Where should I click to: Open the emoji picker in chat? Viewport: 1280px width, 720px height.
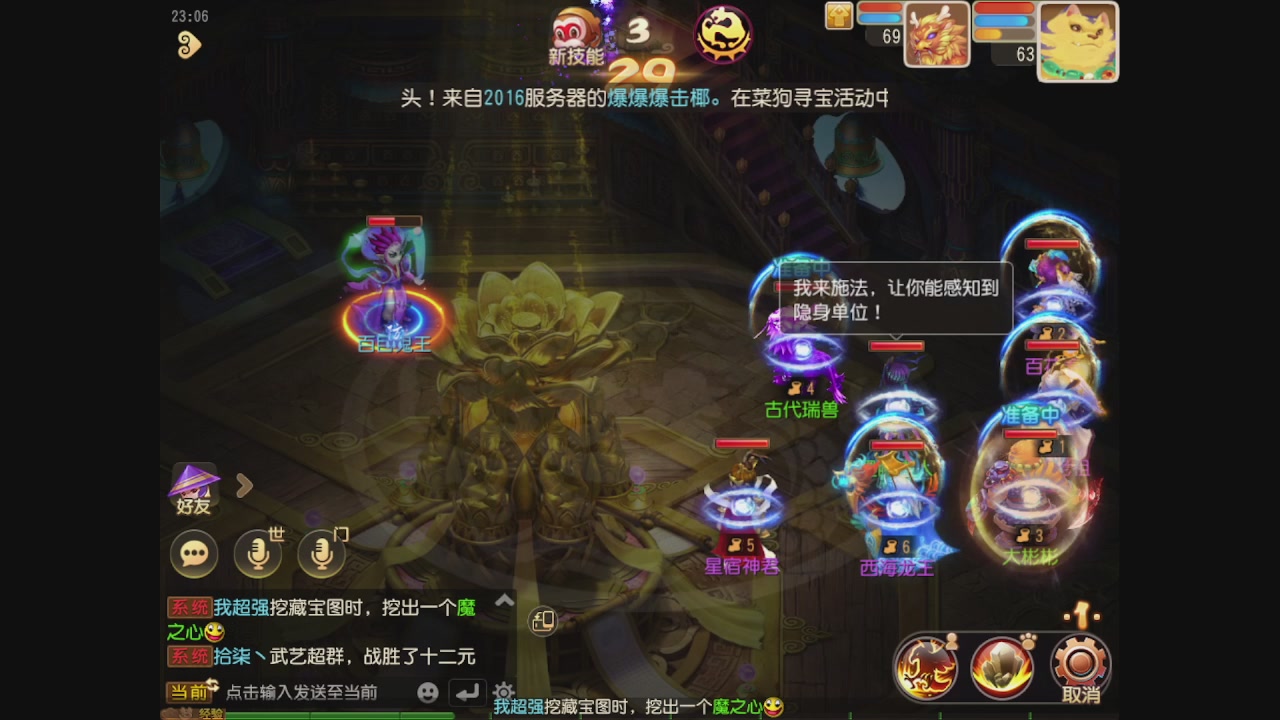[428, 691]
